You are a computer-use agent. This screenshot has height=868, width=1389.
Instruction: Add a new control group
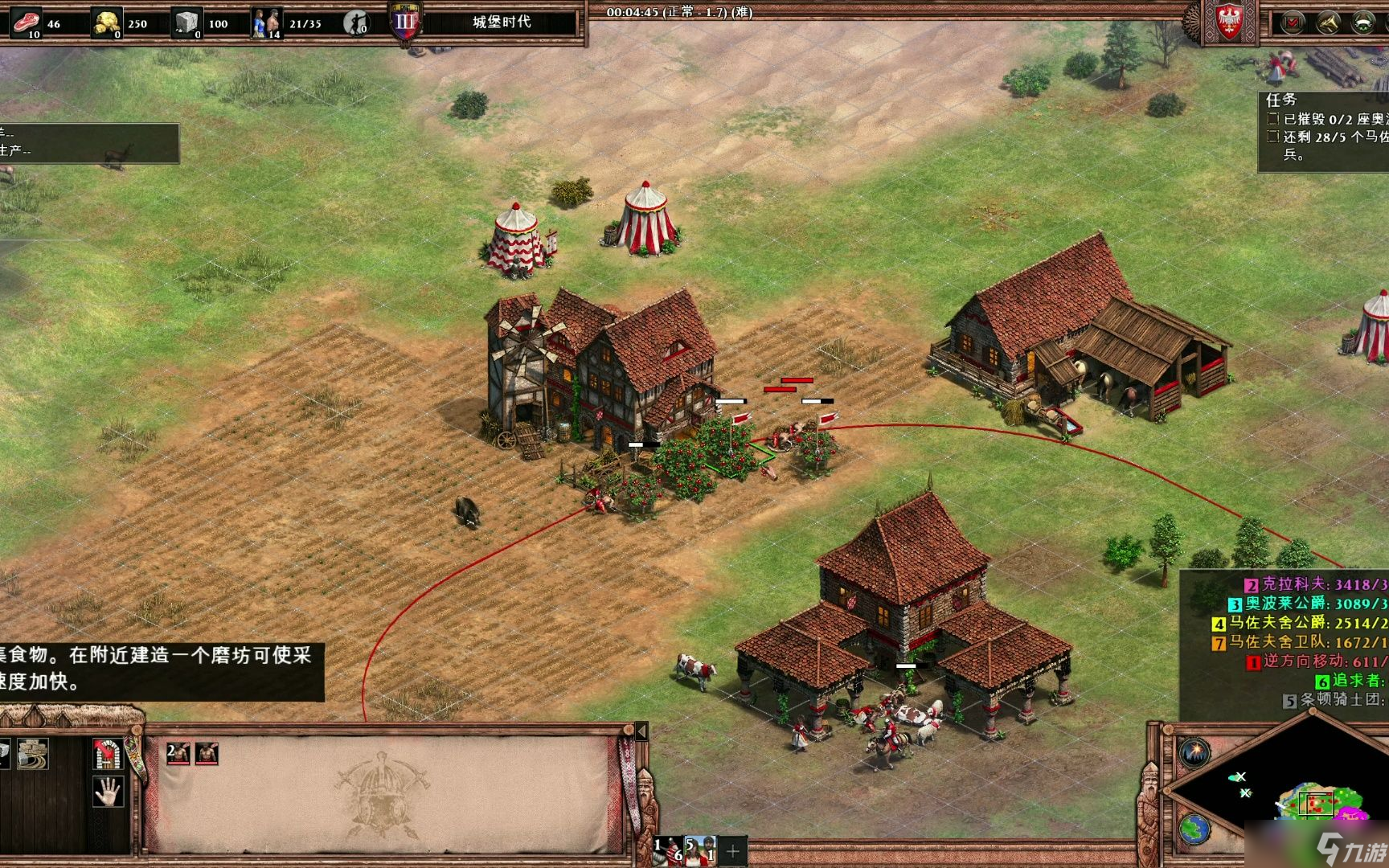(733, 850)
